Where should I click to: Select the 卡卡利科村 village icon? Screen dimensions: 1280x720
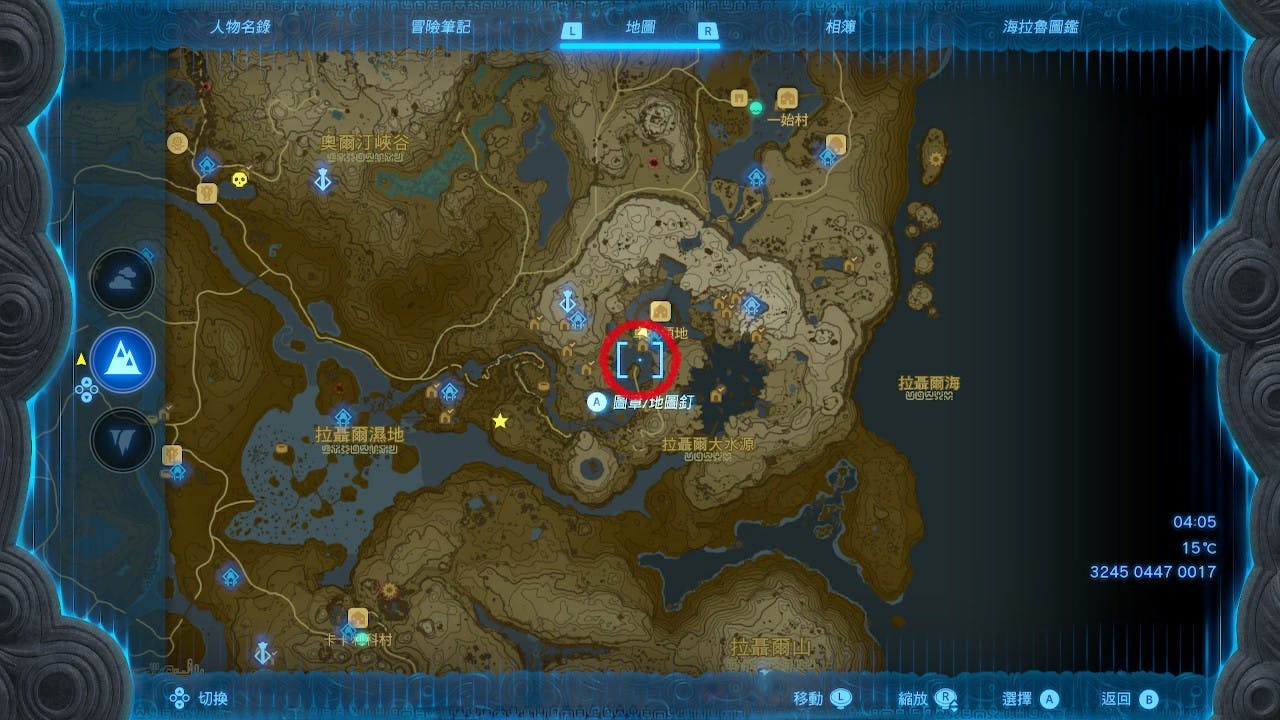[x=357, y=617]
